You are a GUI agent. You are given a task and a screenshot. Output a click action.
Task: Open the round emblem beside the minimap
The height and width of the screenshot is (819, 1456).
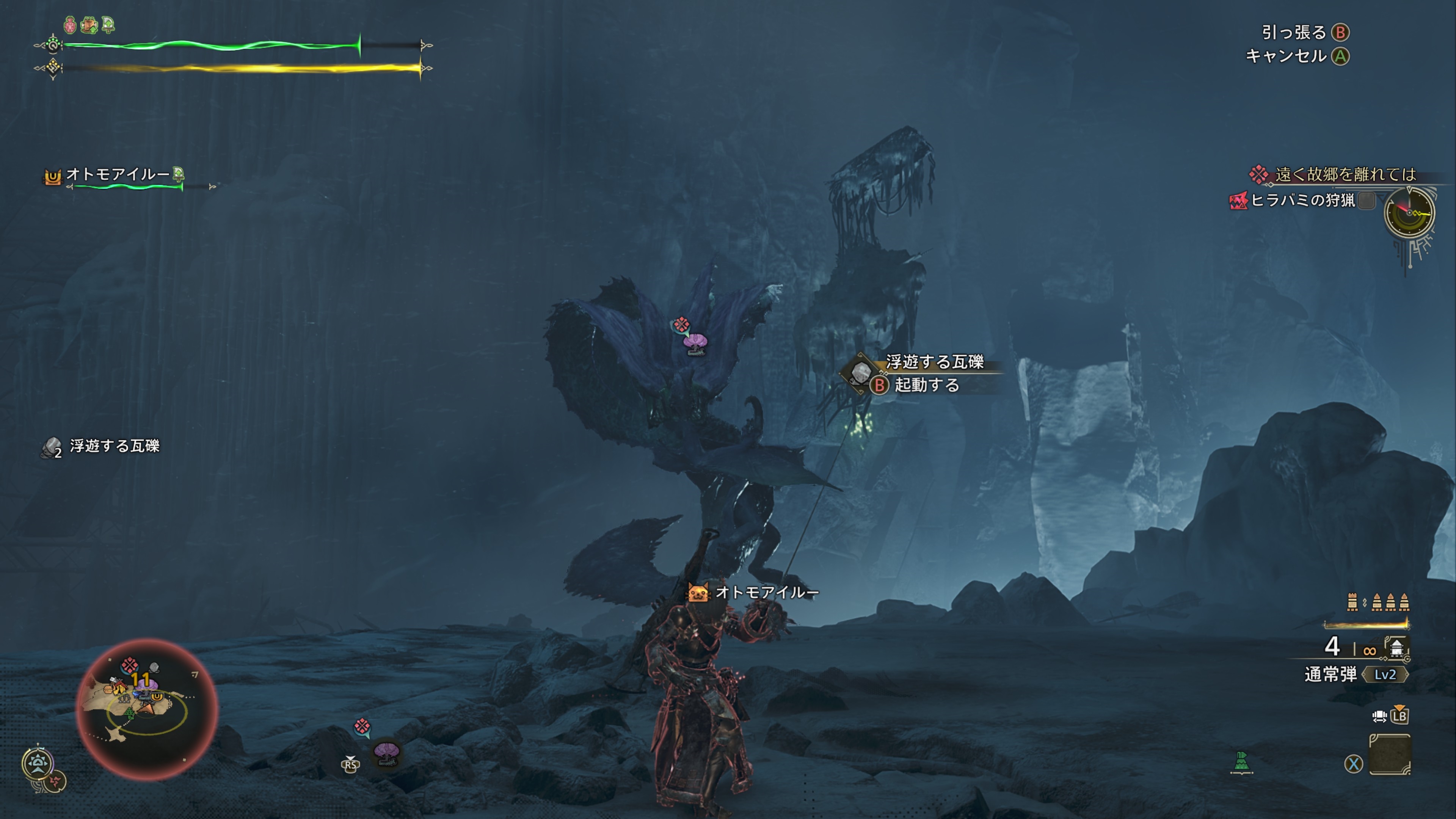pyautogui.click(x=38, y=763)
